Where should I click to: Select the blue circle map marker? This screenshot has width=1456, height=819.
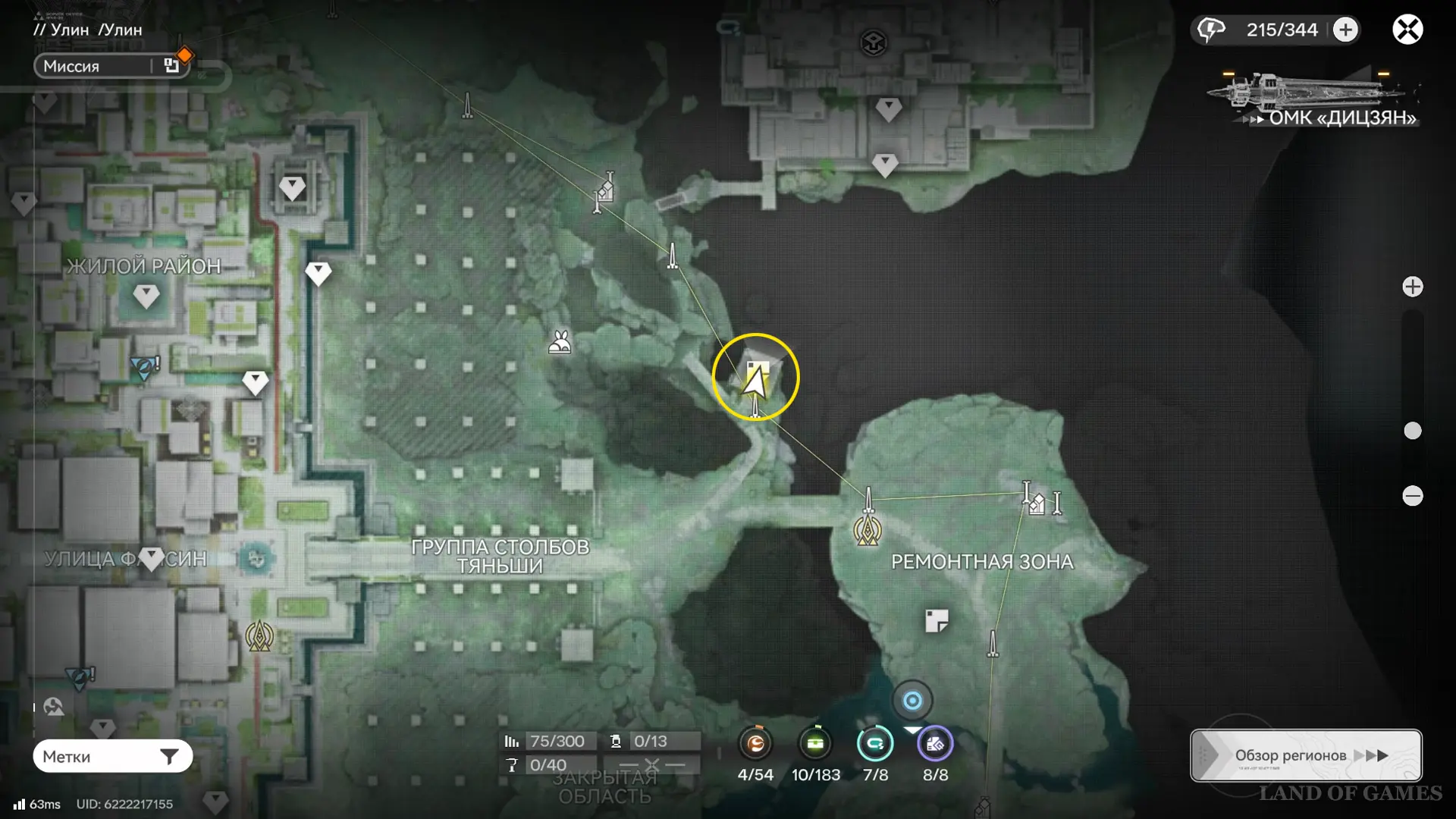[x=912, y=701]
